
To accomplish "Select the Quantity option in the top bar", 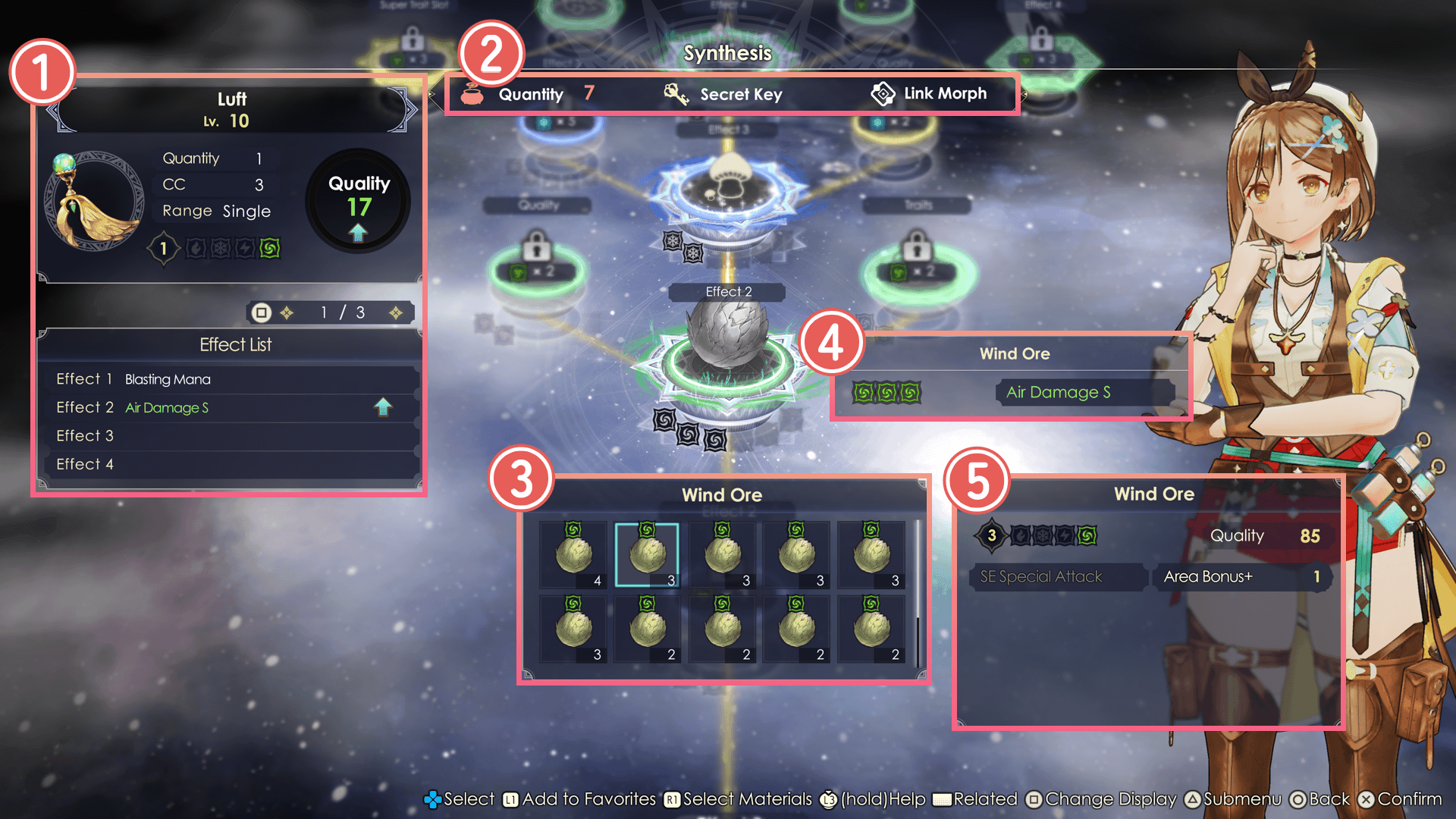I will coord(529,95).
